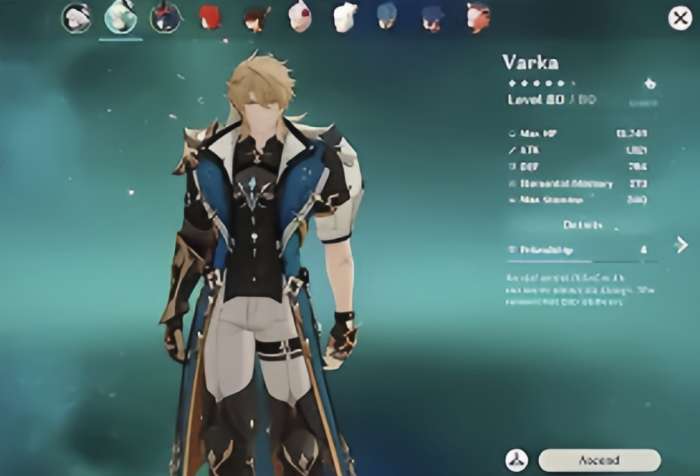The image size is (700, 476).
Task: Select the first character portrait in the row
Action: [x=76, y=17]
